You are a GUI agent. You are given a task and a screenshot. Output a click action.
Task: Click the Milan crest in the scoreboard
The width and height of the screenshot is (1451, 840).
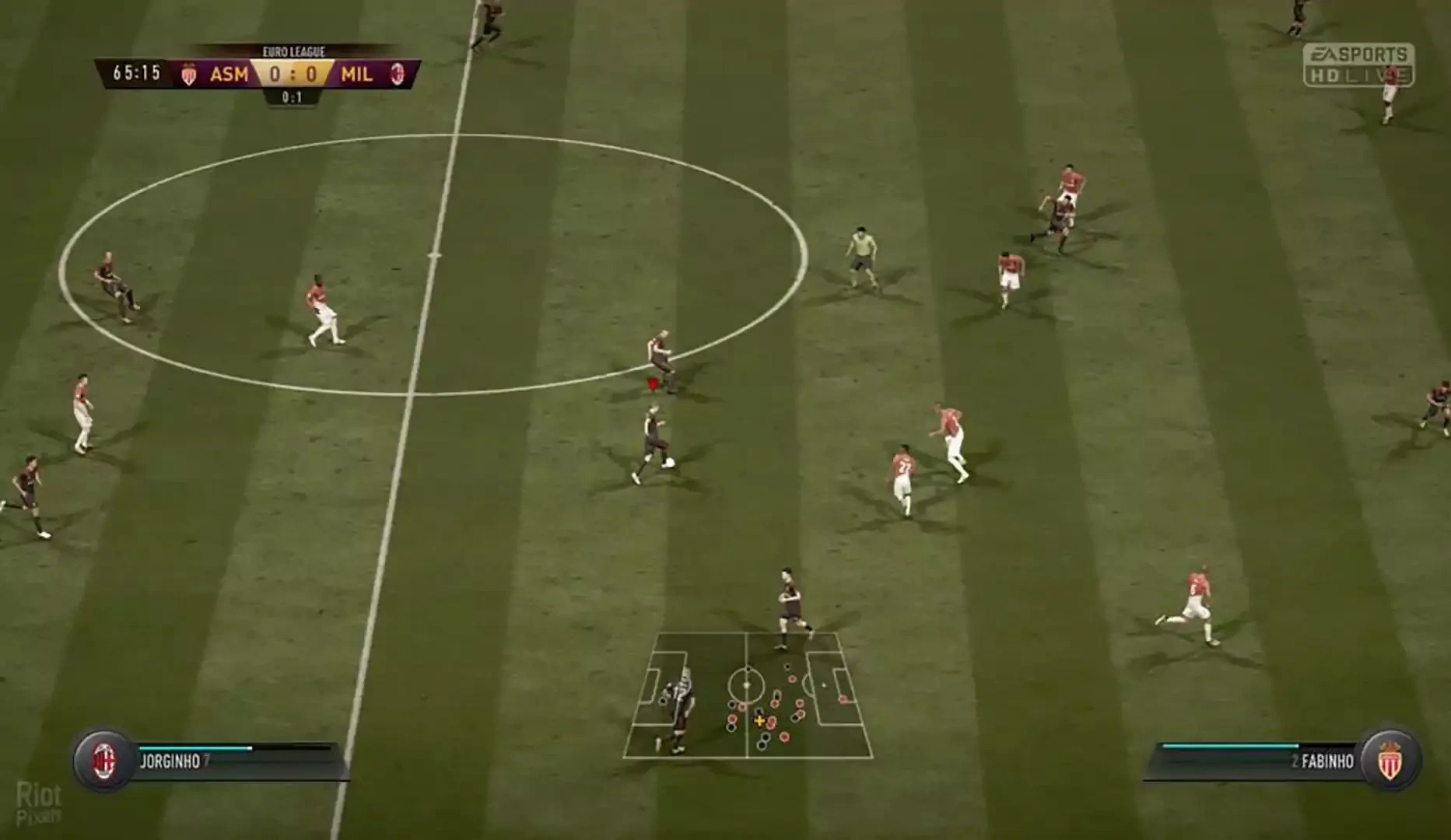[x=398, y=75]
